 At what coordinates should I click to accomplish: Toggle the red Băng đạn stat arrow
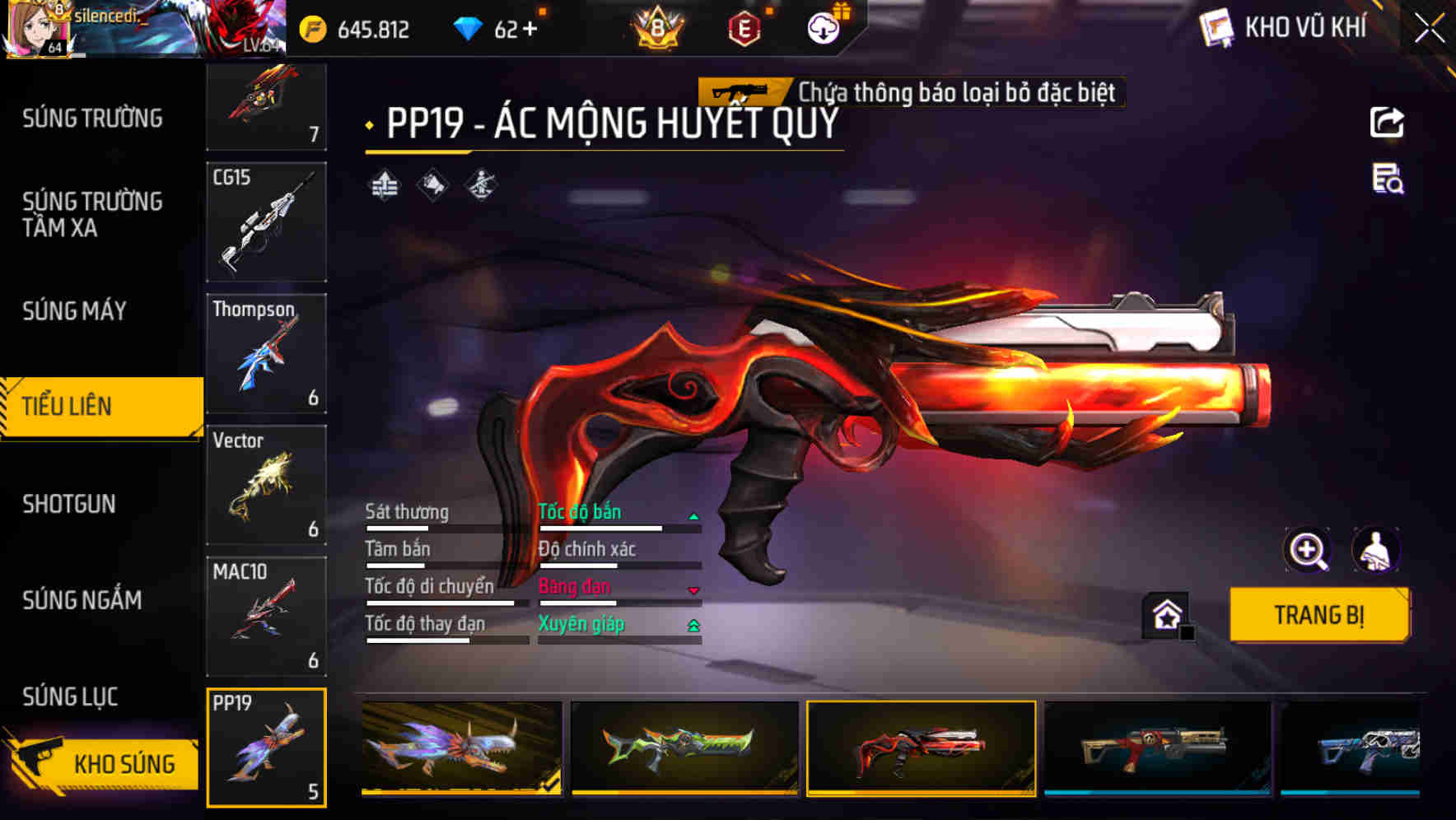pos(694,589)
